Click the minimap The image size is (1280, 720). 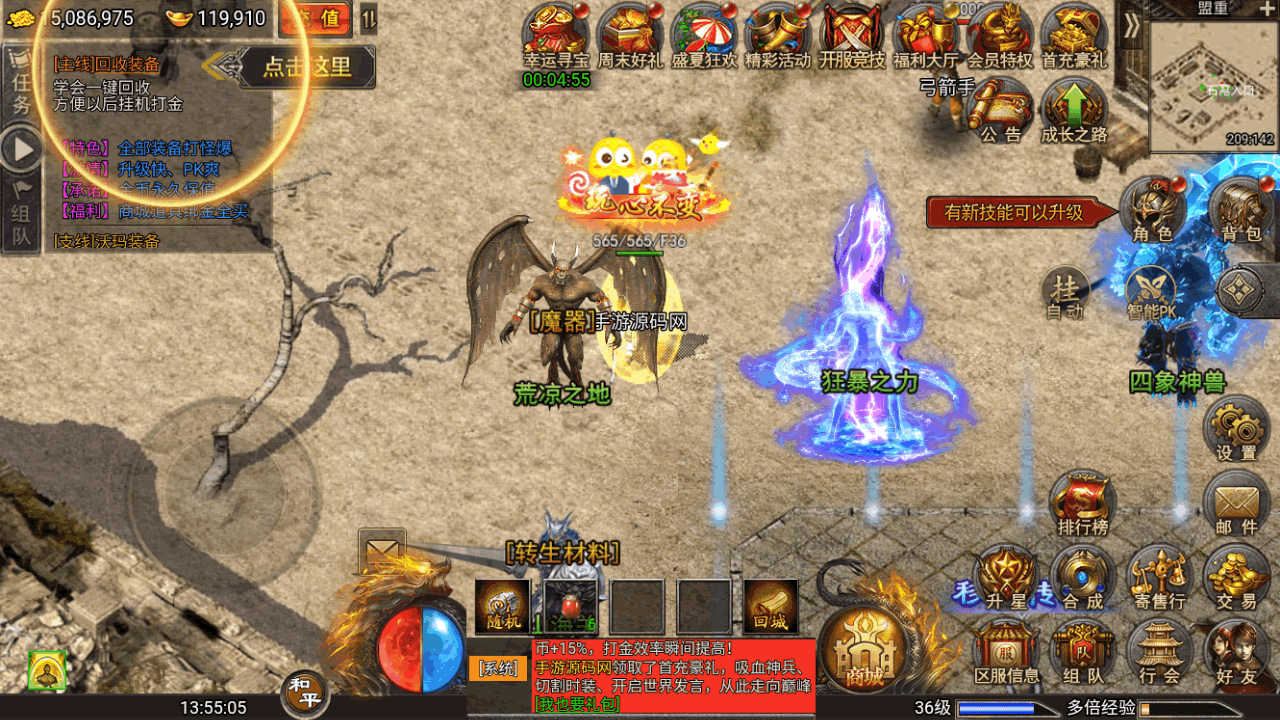coord(1213,86)
